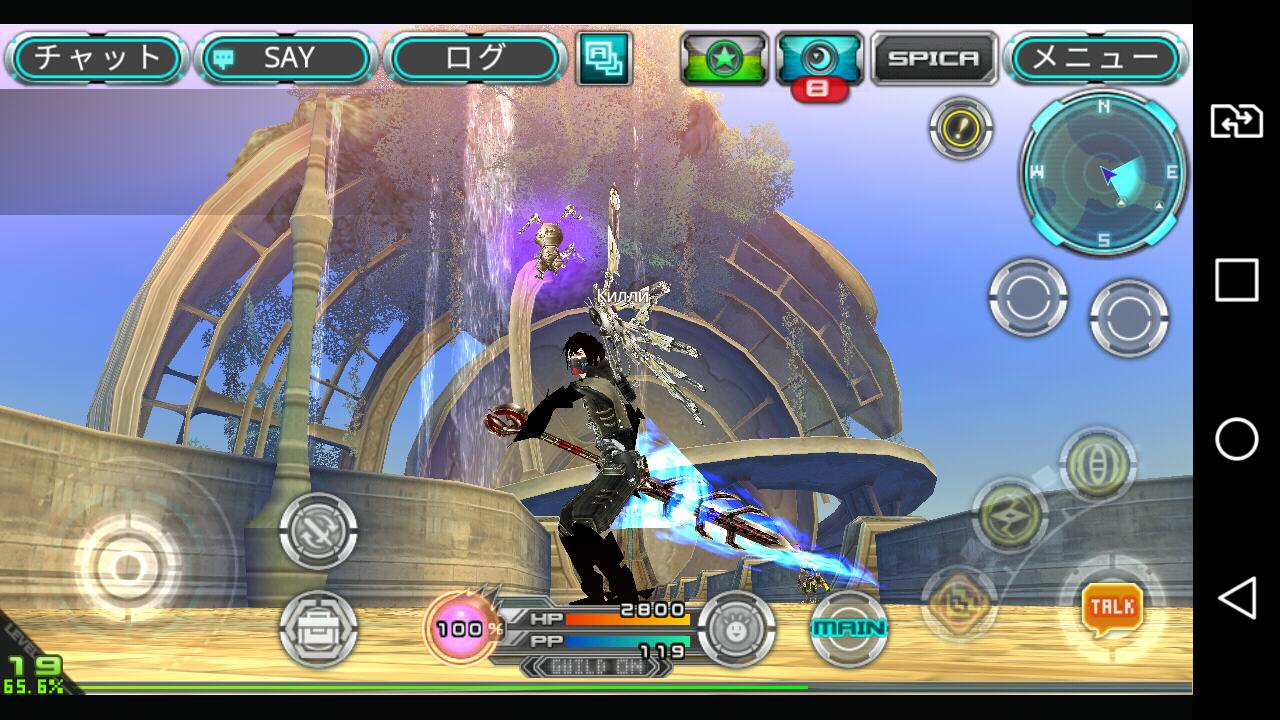This screenshot has height=720, width=1280.
Task: Toggle the overlapping windows icon
Action: pos(604,58)
